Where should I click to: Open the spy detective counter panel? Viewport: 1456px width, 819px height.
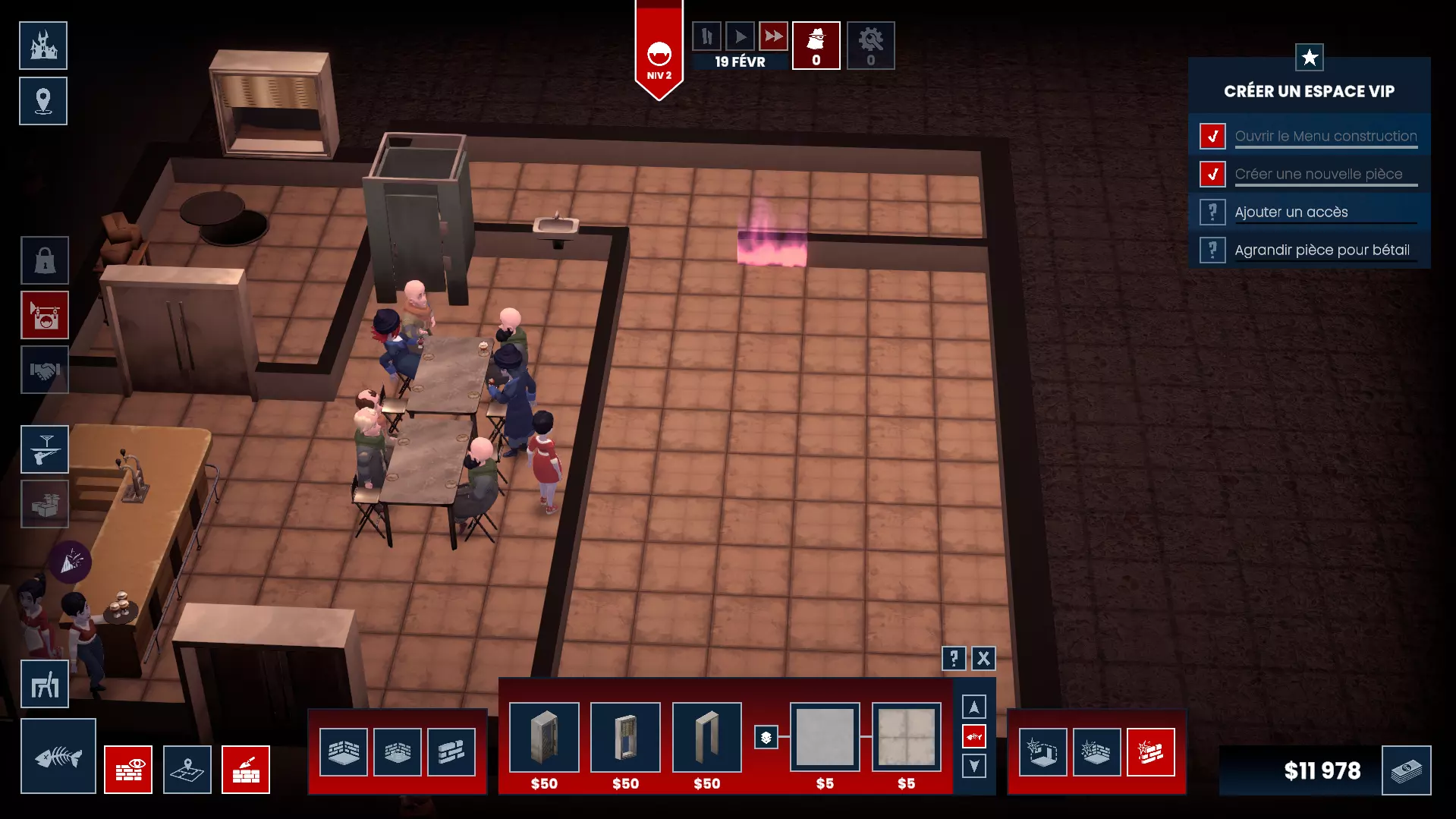click(x=816, y=46)
